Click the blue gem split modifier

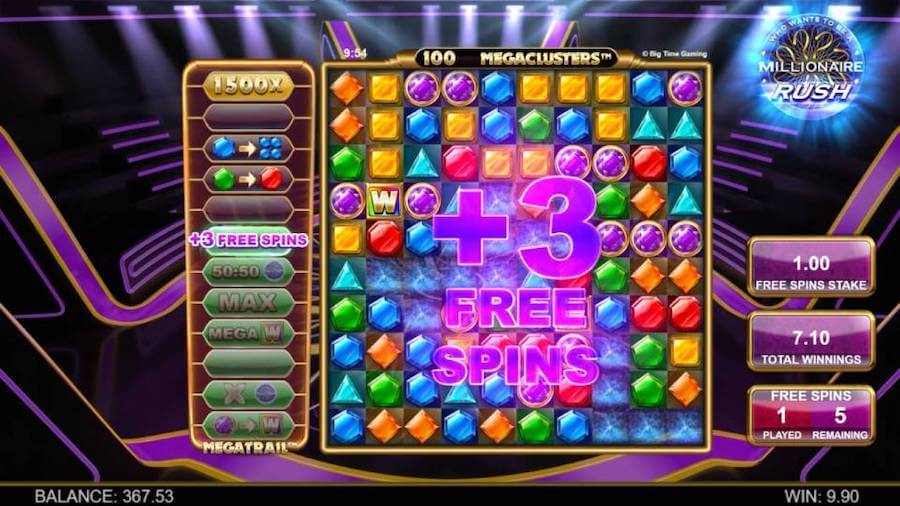click(248, 148)
